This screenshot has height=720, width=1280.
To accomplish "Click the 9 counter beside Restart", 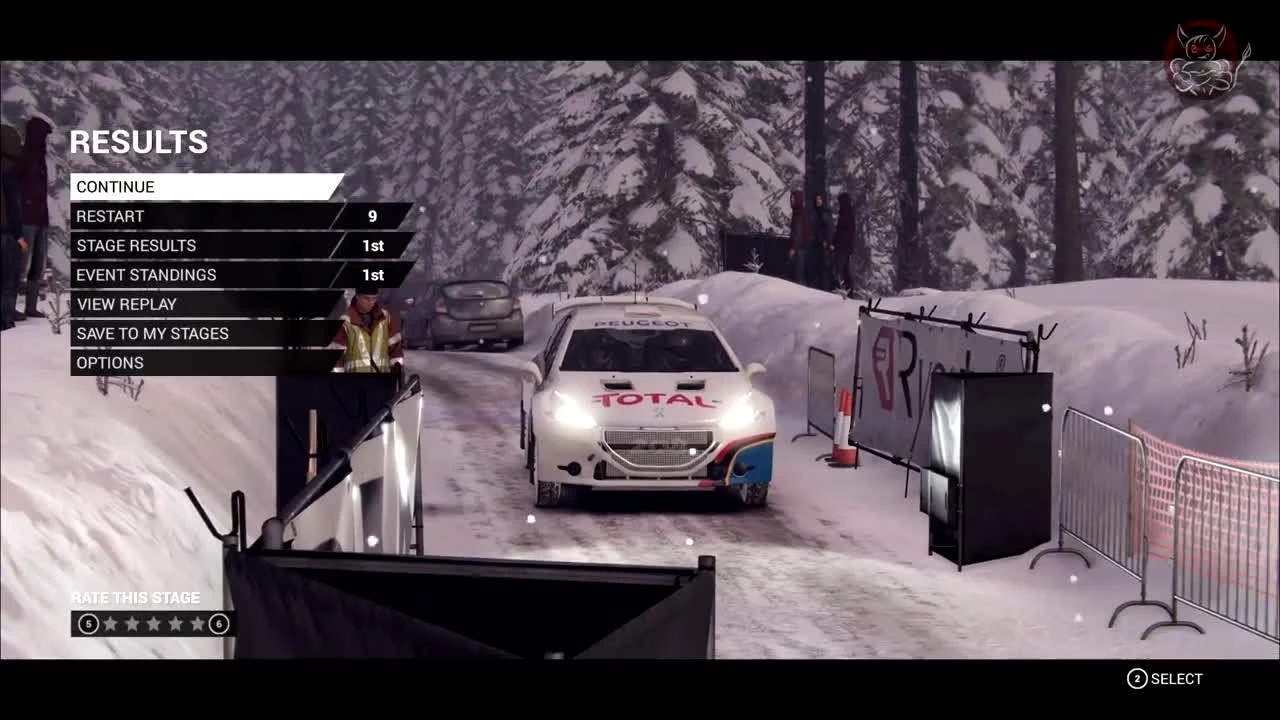I will 372,216.
